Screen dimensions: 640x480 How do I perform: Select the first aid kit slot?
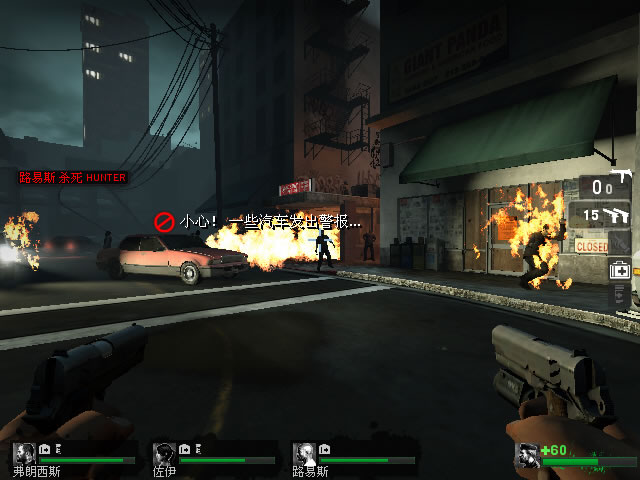pos(620,269)
